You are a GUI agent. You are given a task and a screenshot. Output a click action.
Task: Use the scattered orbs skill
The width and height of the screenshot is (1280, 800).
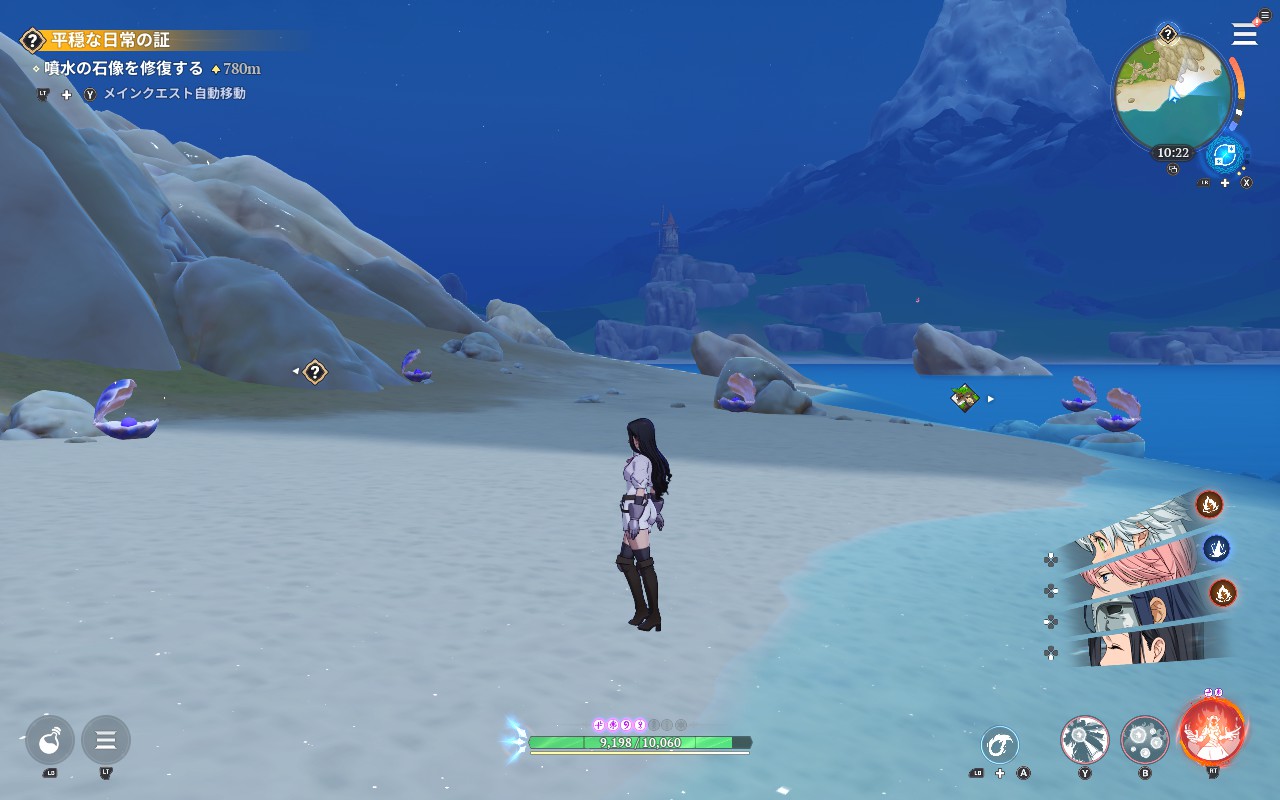pyautogui.click(x=1145, y=741)
